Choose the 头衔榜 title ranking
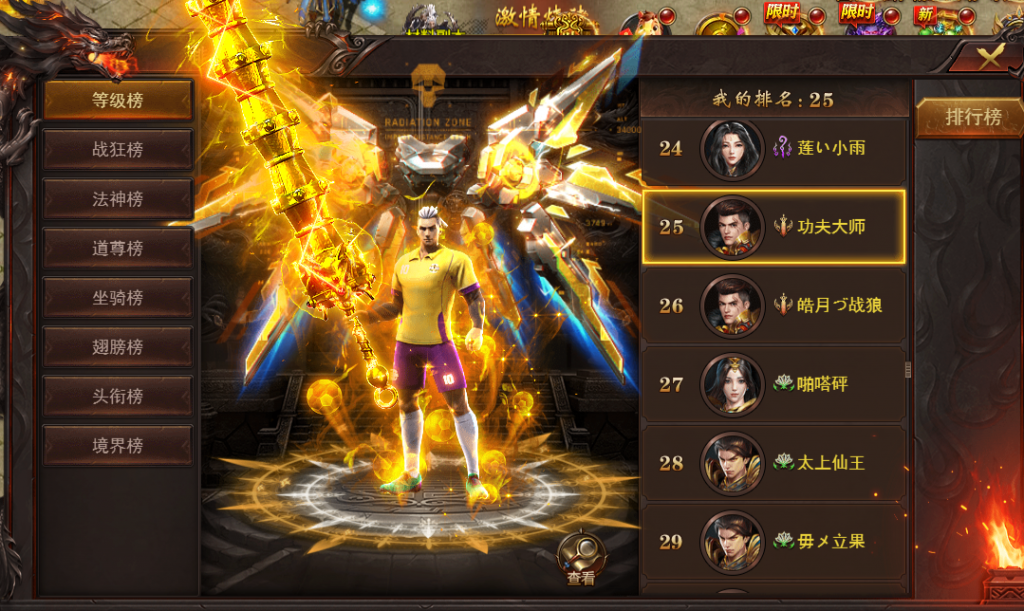Screen dimensions: 1024x611 pyautogui.click(x=117, y=396)
